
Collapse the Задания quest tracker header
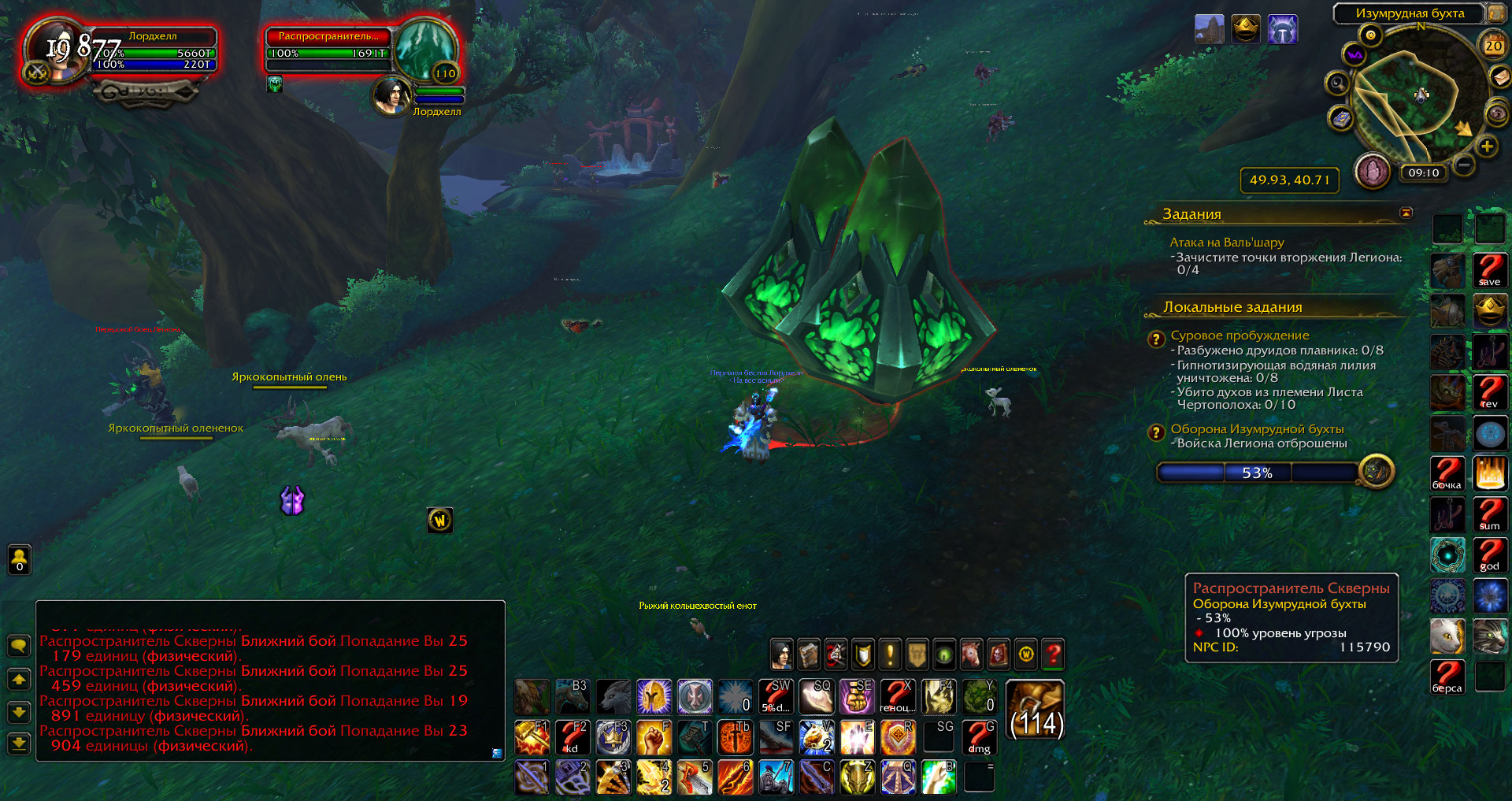coord(1406,213)
